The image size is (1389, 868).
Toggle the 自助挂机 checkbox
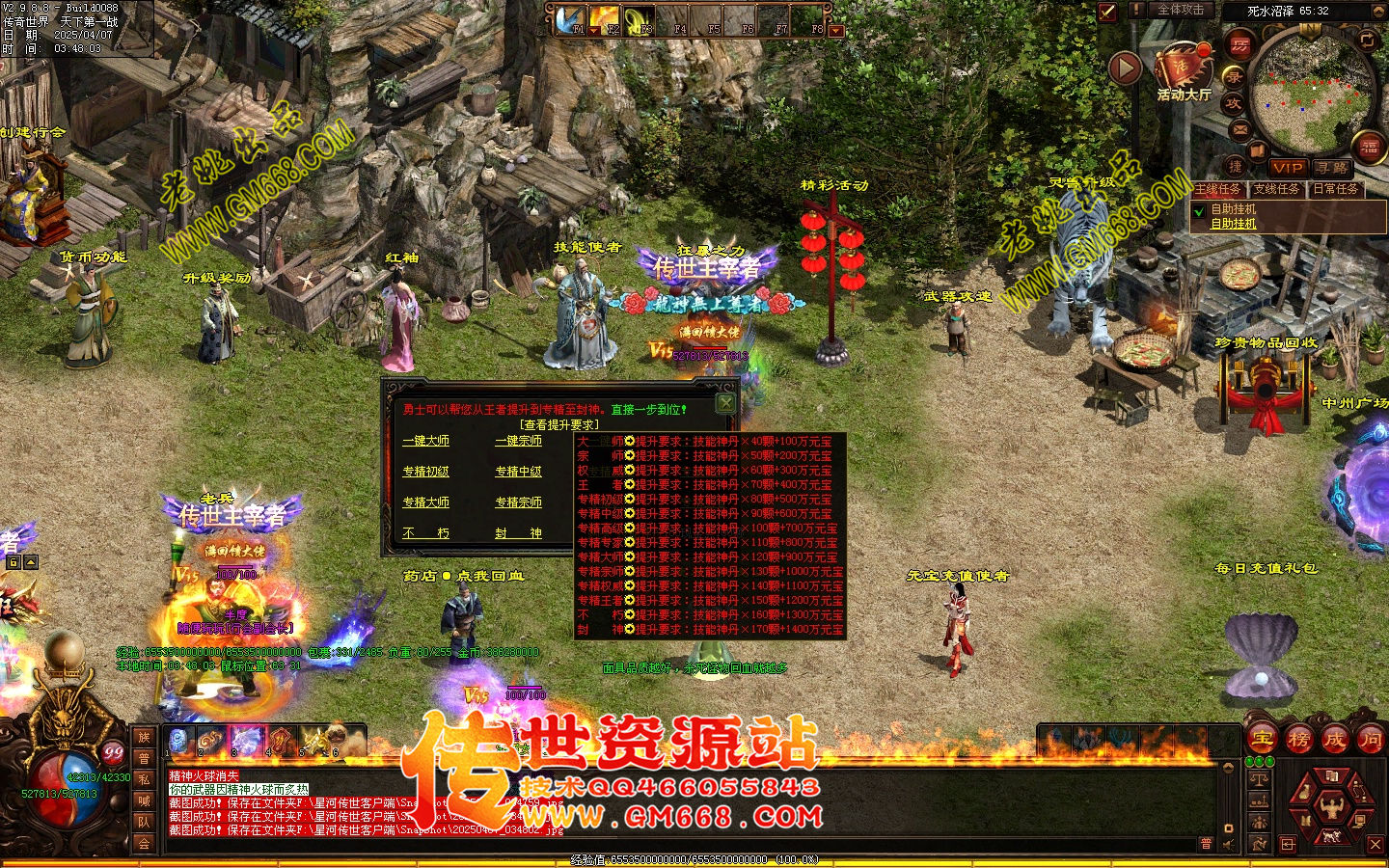(1199, 210)
